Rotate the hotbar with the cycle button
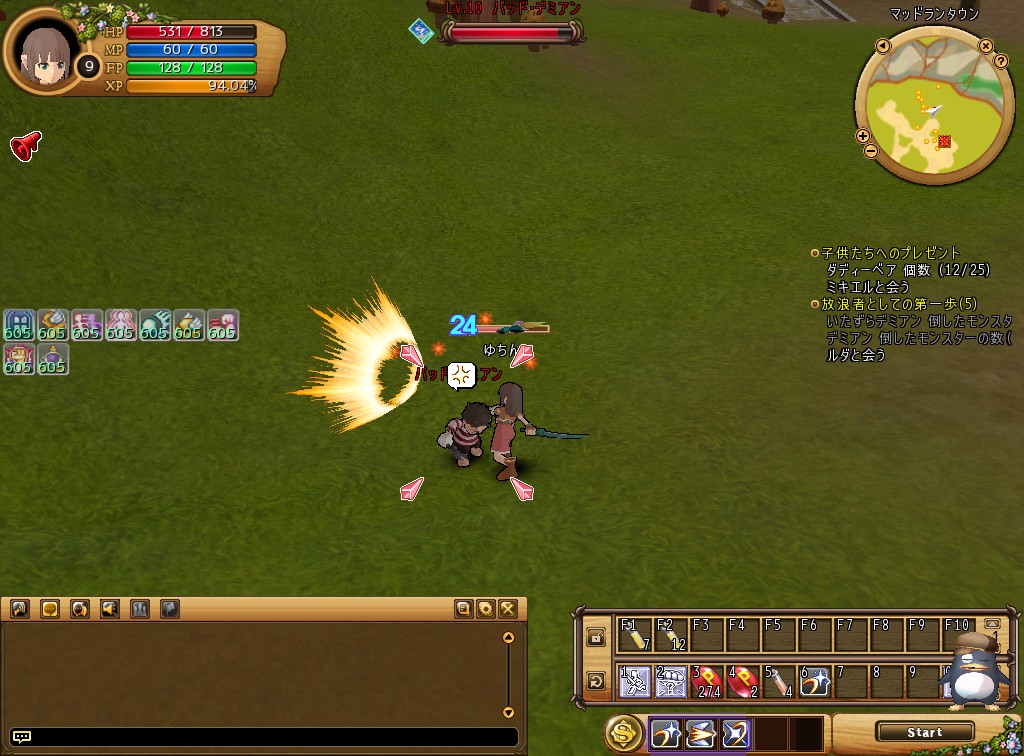This screenshot has width=1024, height=756. point(596,682)
